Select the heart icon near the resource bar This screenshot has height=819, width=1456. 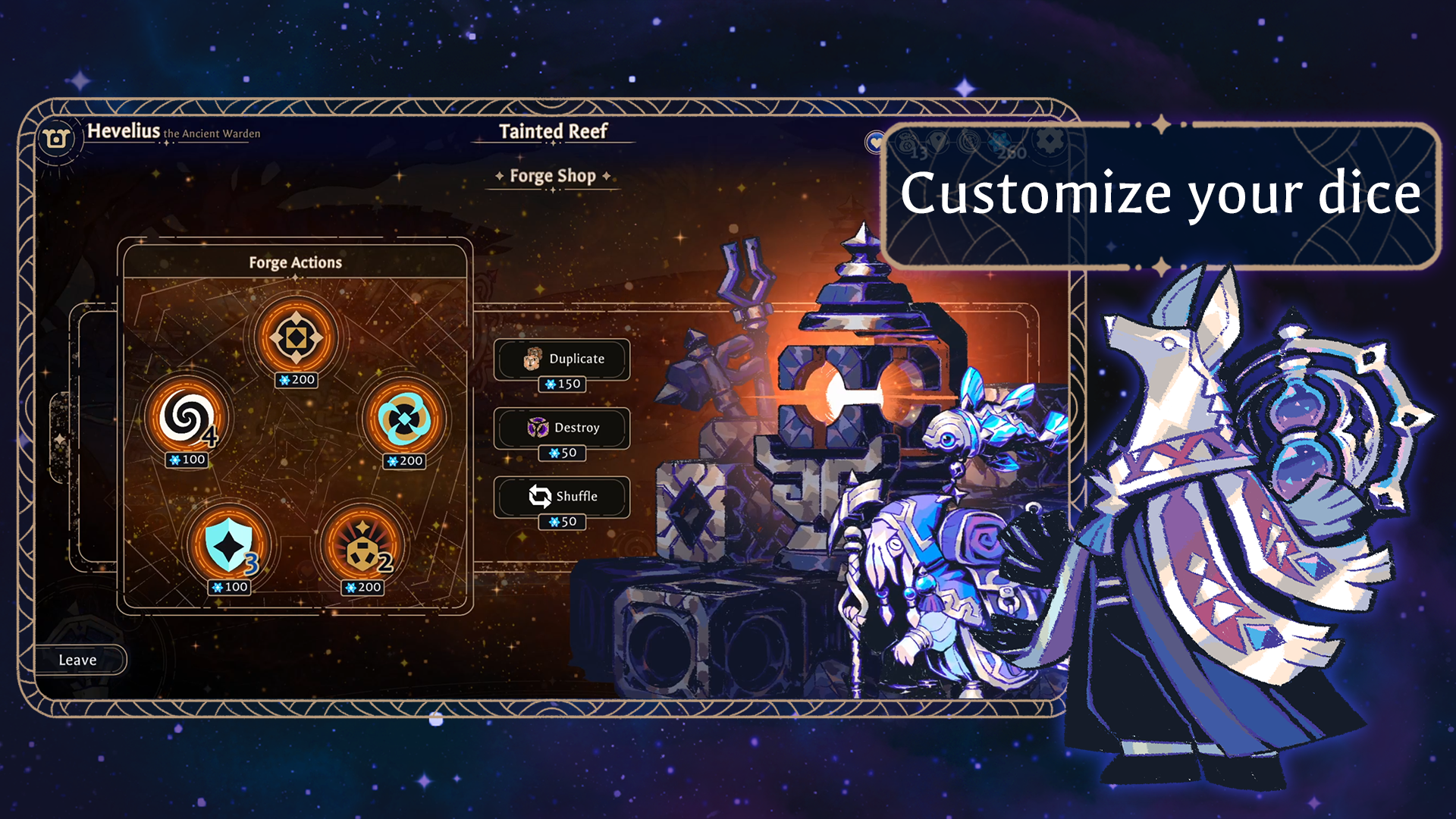pyautogui.click(x=876, y=143)
